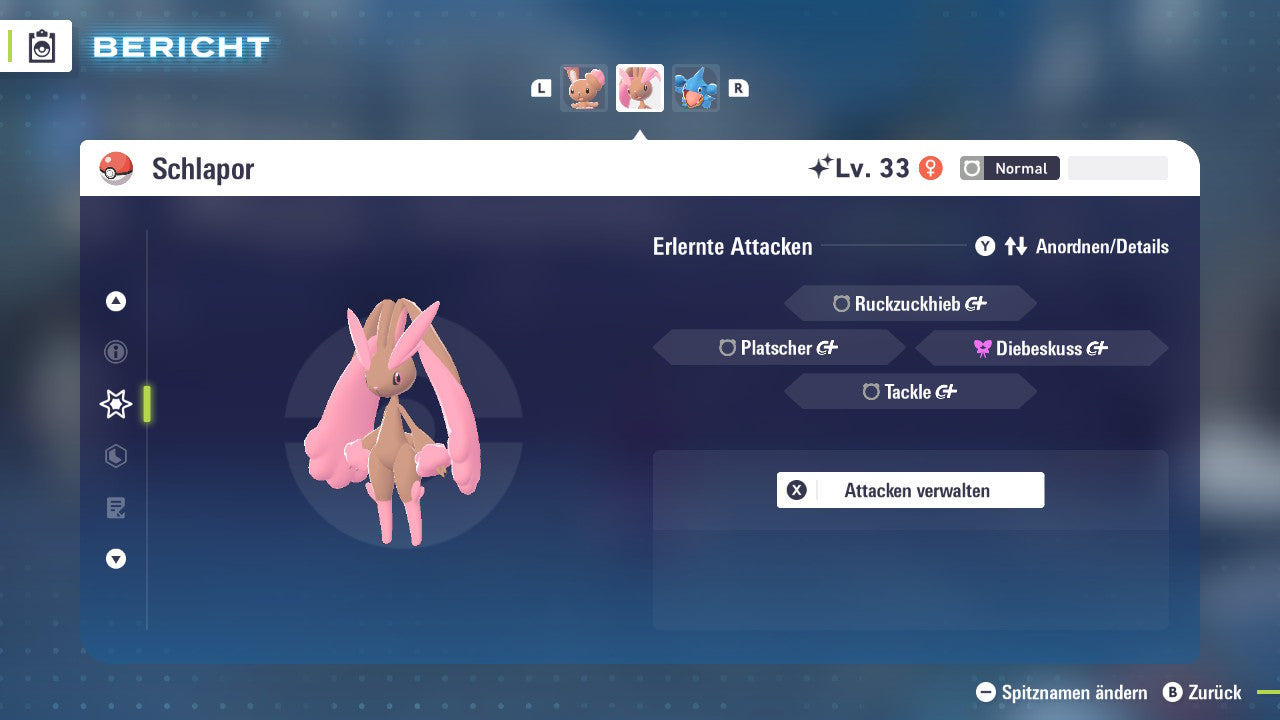The width and height of the screenshot is (1280, 720).
Task: Expand Anordnen/Details with the sort arrows
Action: pos(1018,246)
